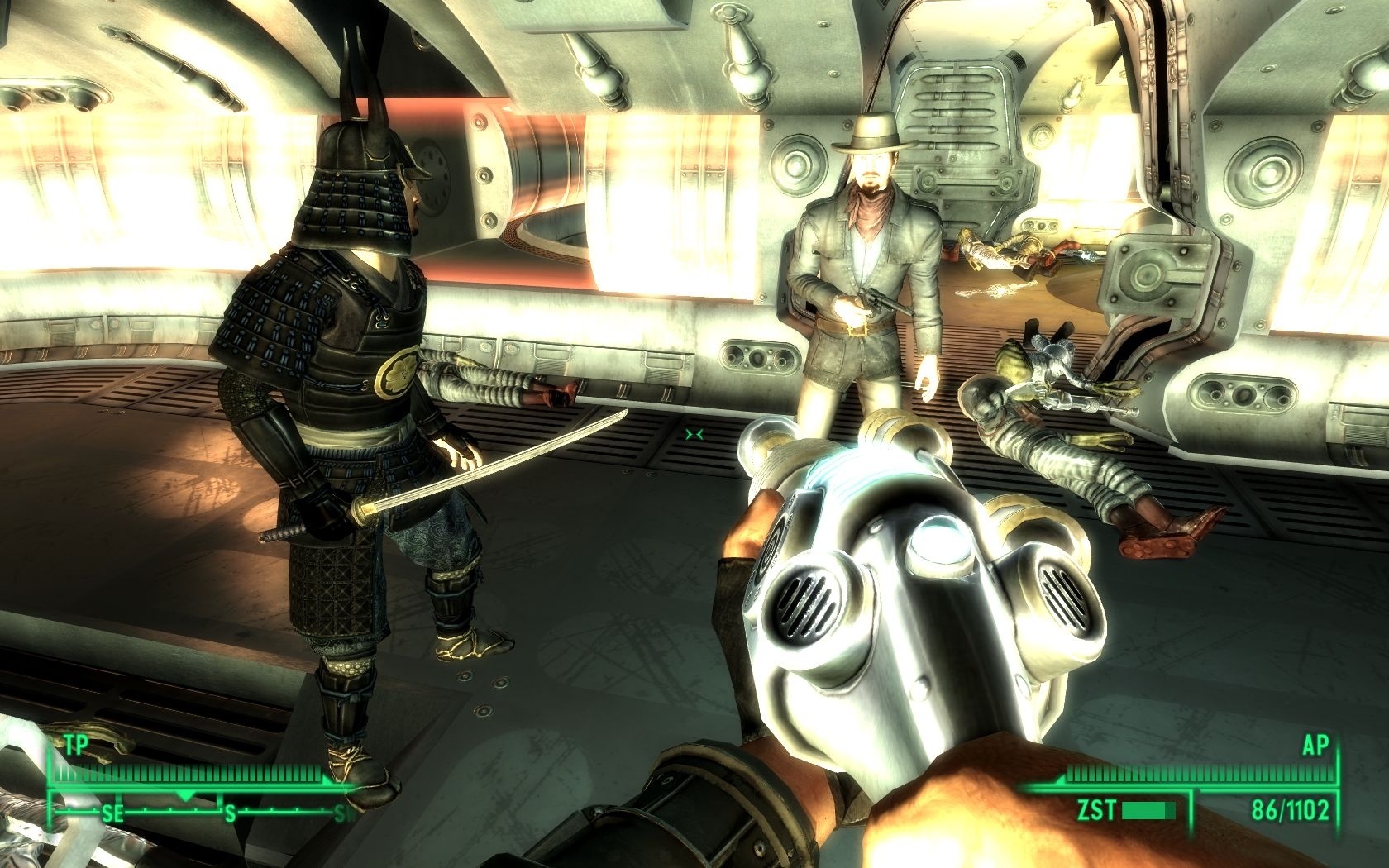The width and height of the screenshot is (1389, 868).
Task: Click the open hatch doorway on the right
Action: (x=1157, y=248)
